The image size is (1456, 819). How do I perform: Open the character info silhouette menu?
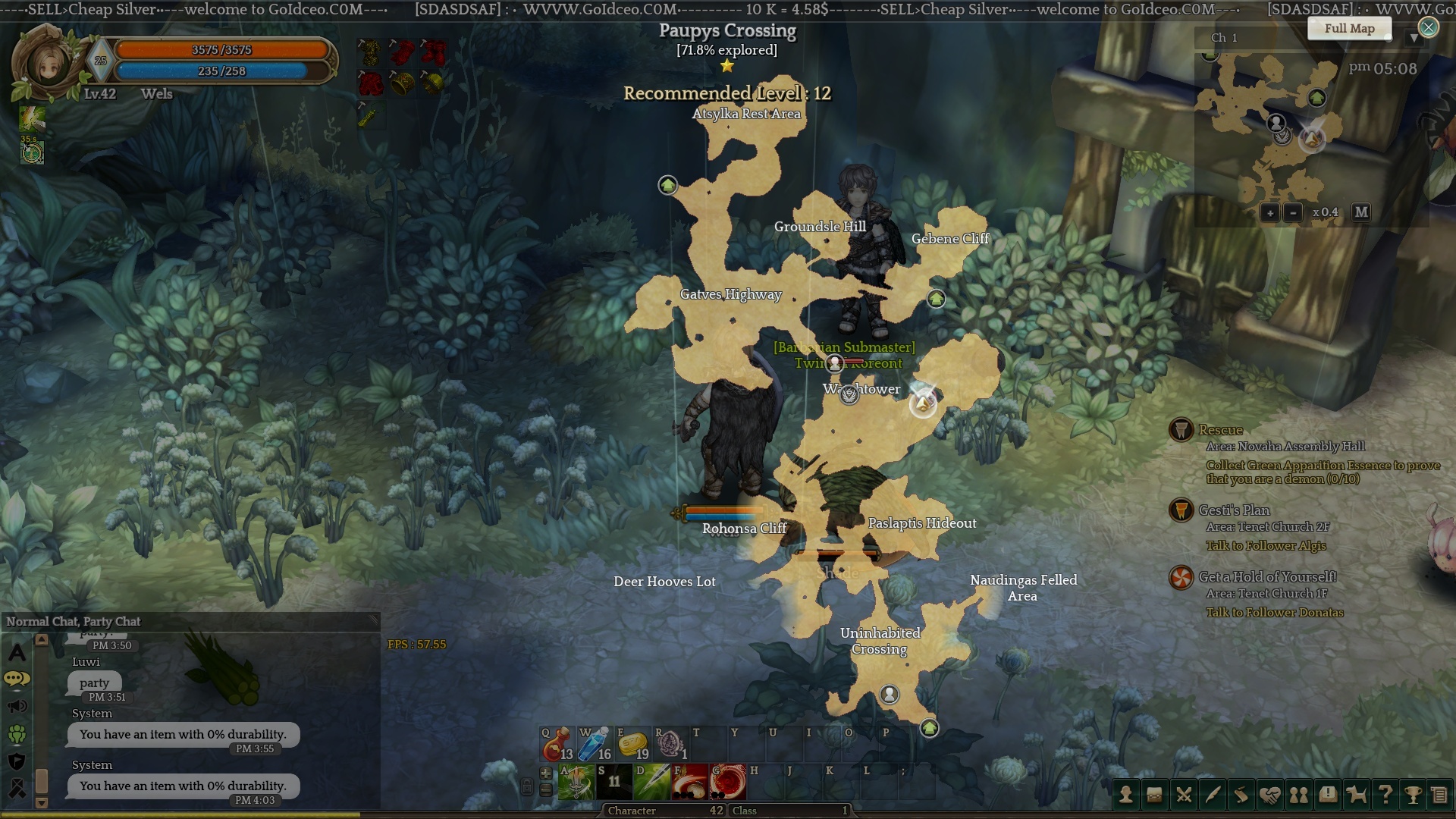pos(1126,795)
